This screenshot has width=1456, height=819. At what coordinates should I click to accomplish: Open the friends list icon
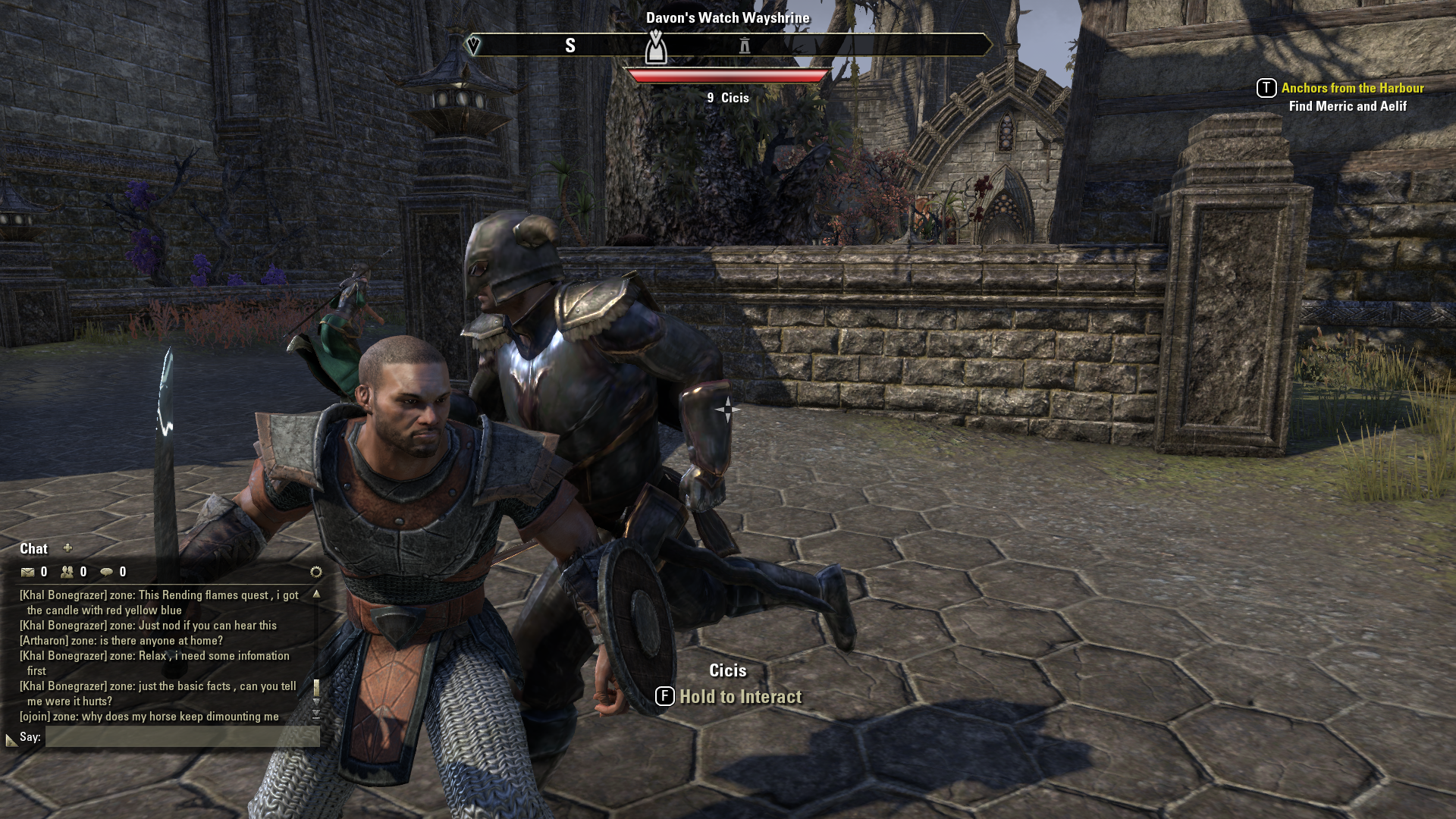[x=67, y=573]
